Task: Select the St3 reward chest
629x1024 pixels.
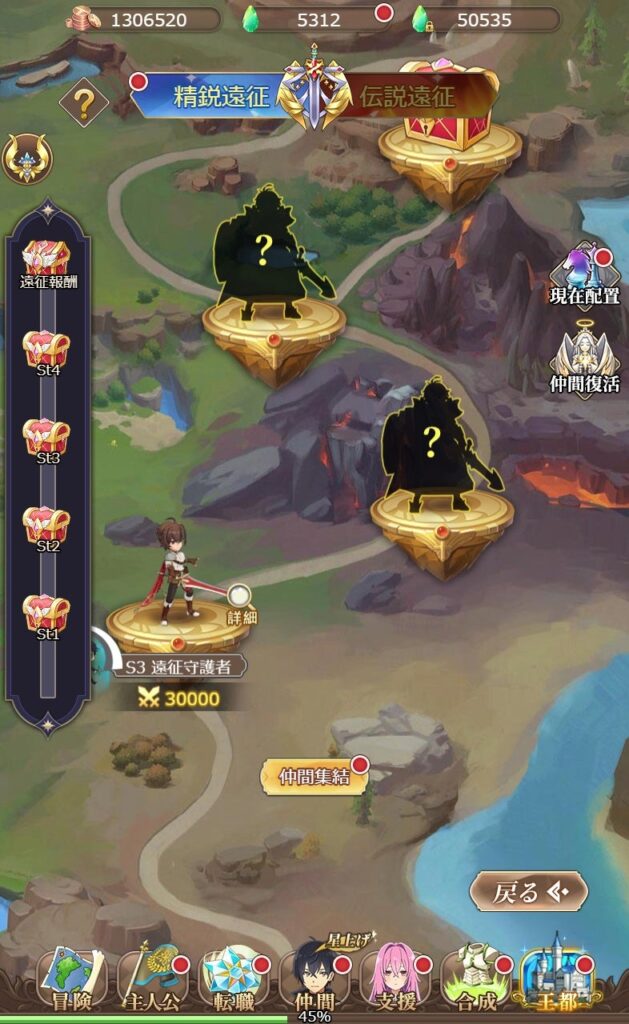Action: click(x=47, y=439)
